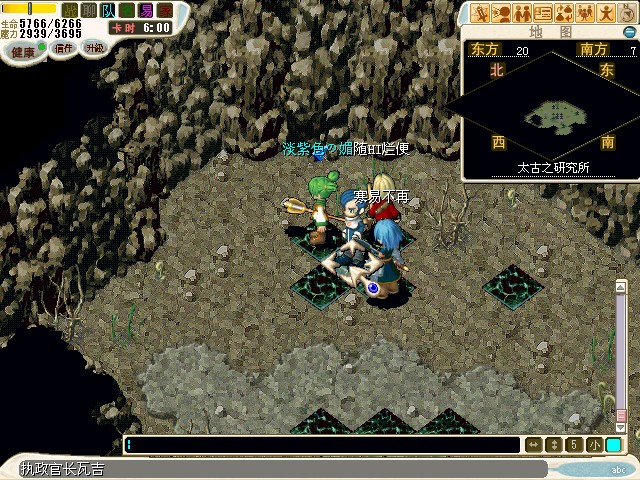Click the 升級 level-up button
640x480 pixels.
tap(94, 47)
